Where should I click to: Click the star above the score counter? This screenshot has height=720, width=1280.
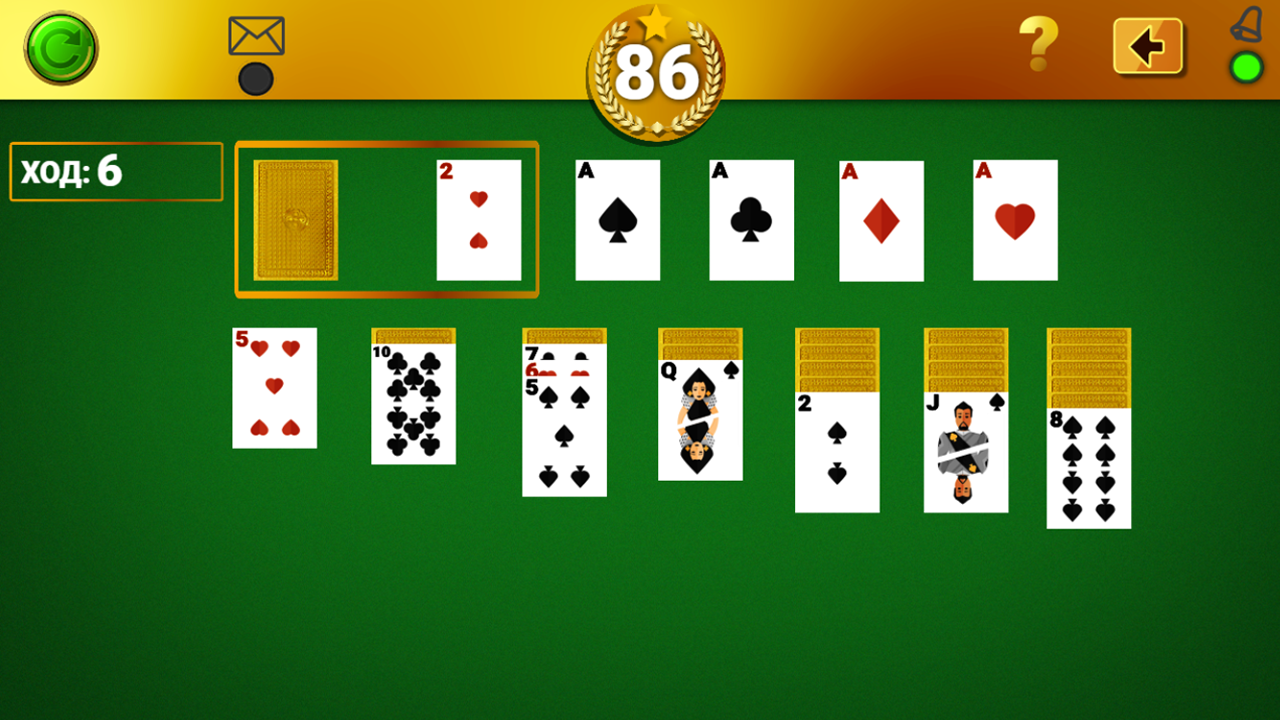click(x=655, y=22)
